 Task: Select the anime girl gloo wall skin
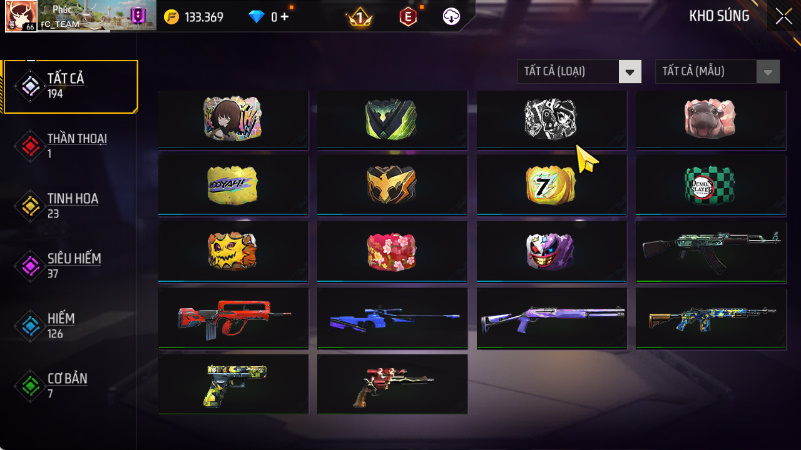click(x=232, y=119)
